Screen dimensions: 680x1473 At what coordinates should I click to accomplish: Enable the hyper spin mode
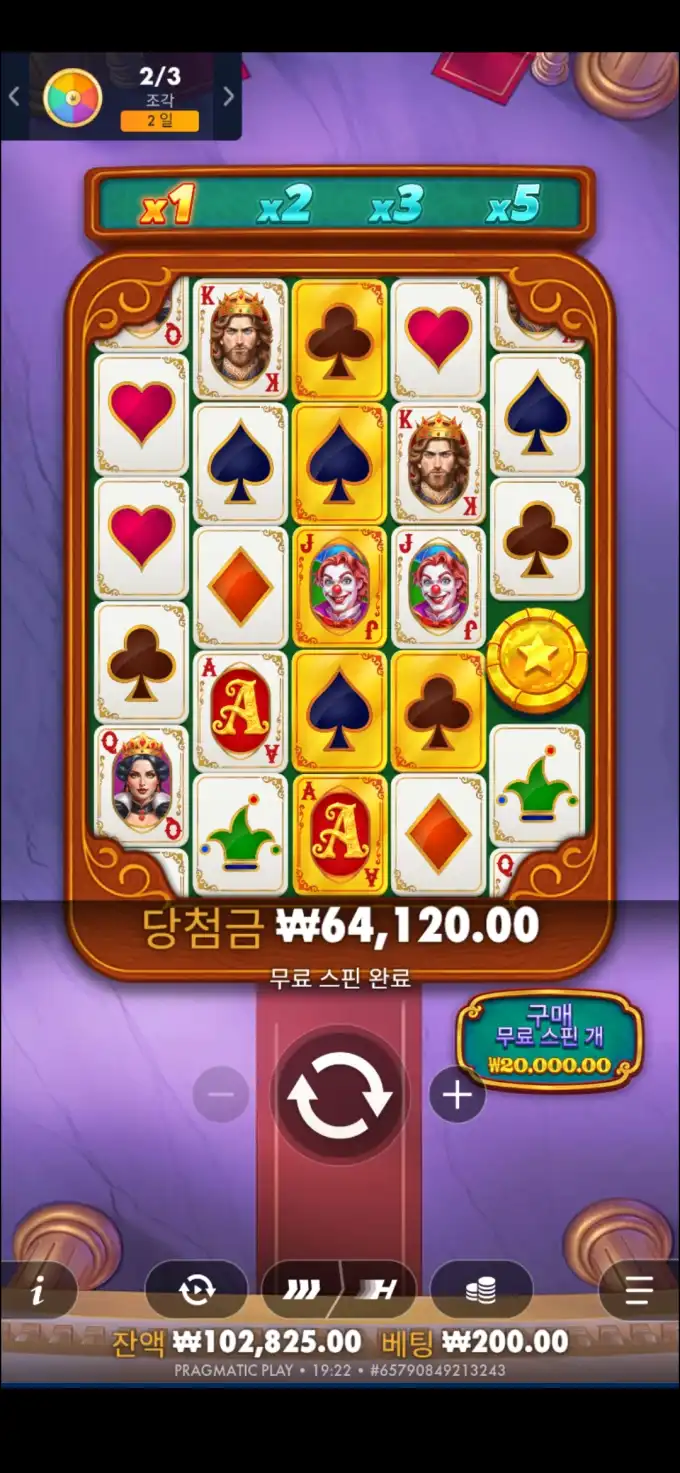pos(379,1291)
